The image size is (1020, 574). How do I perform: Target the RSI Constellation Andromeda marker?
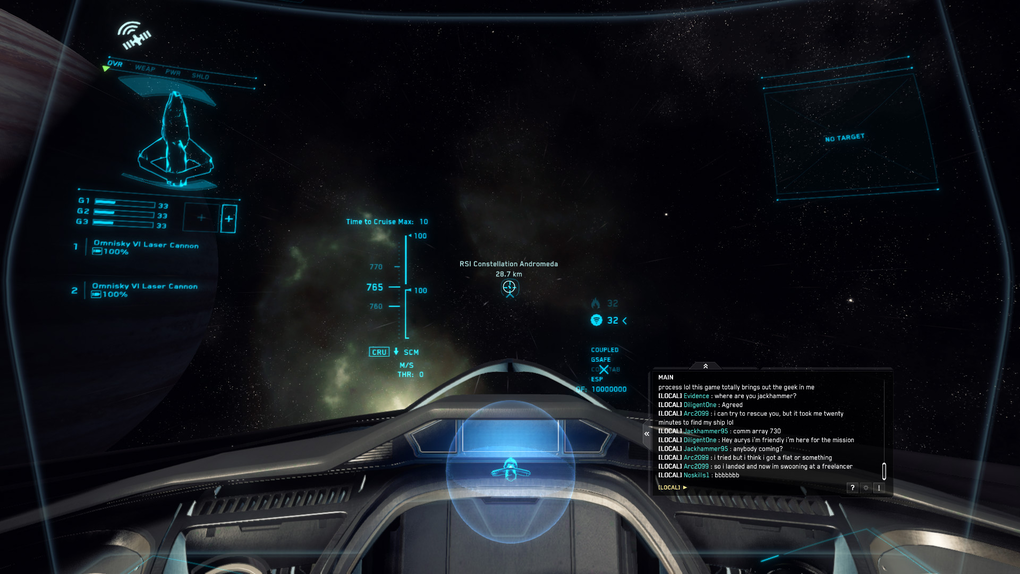click(509, 288)
